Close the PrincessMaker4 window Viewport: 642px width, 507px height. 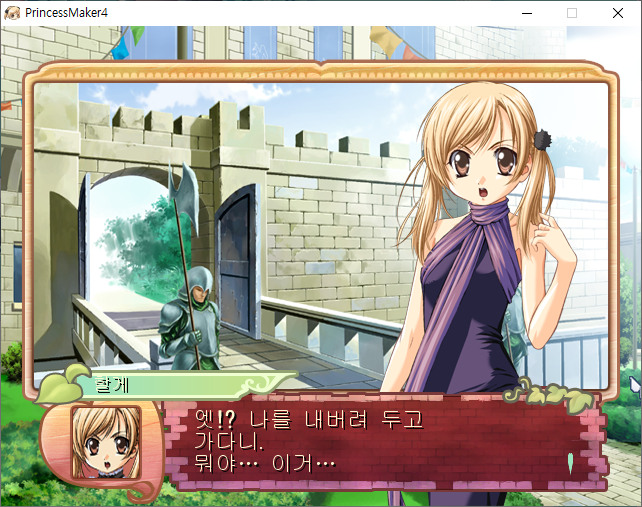618,13
